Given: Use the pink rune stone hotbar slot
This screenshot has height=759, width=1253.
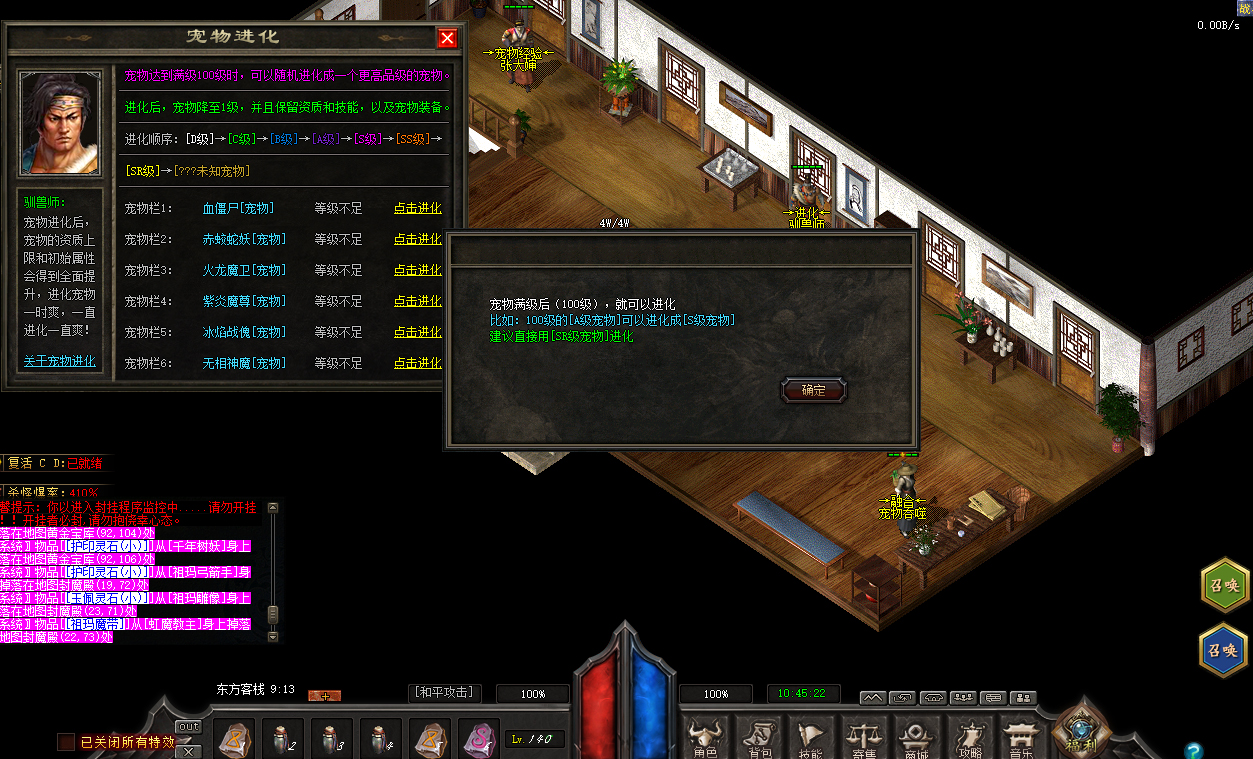Looking at the screenshot, I should pyautogui.click(x=478, y=741).
